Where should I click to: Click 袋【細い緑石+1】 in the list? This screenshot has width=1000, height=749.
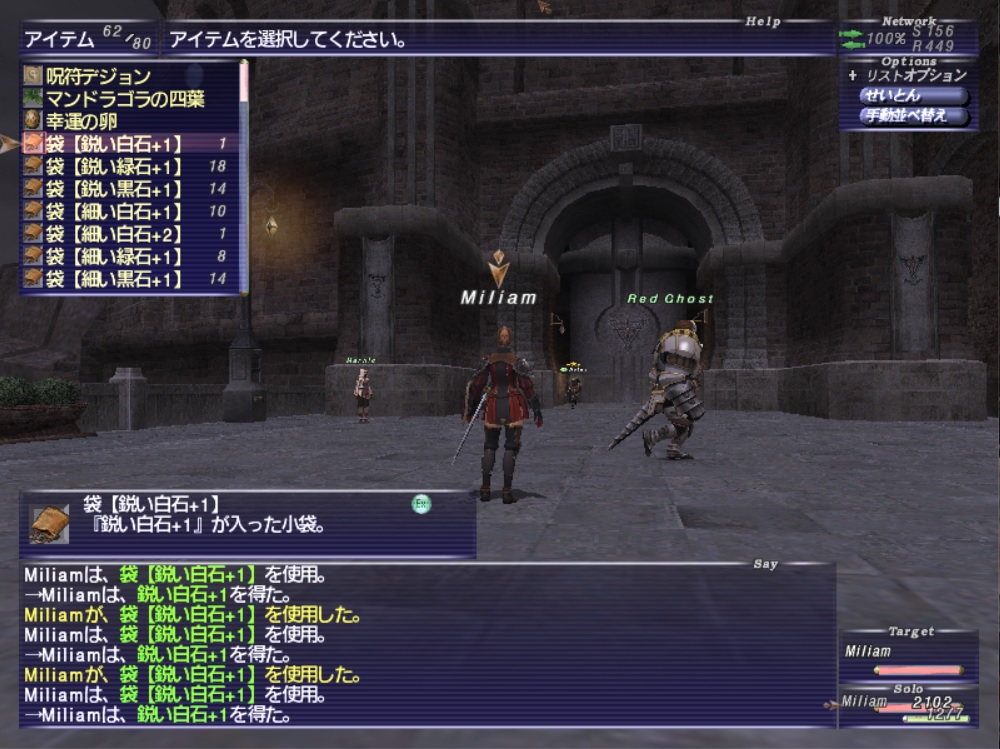pos(114,257)
